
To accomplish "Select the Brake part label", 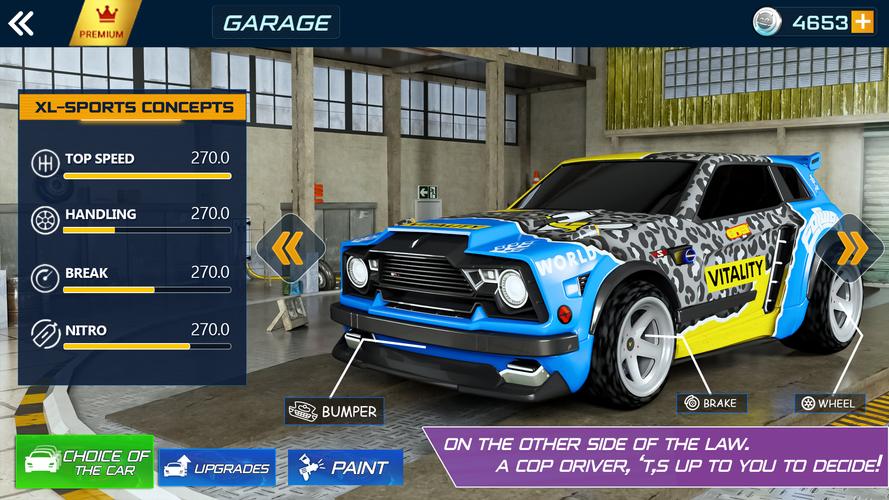I will (711, 403).
